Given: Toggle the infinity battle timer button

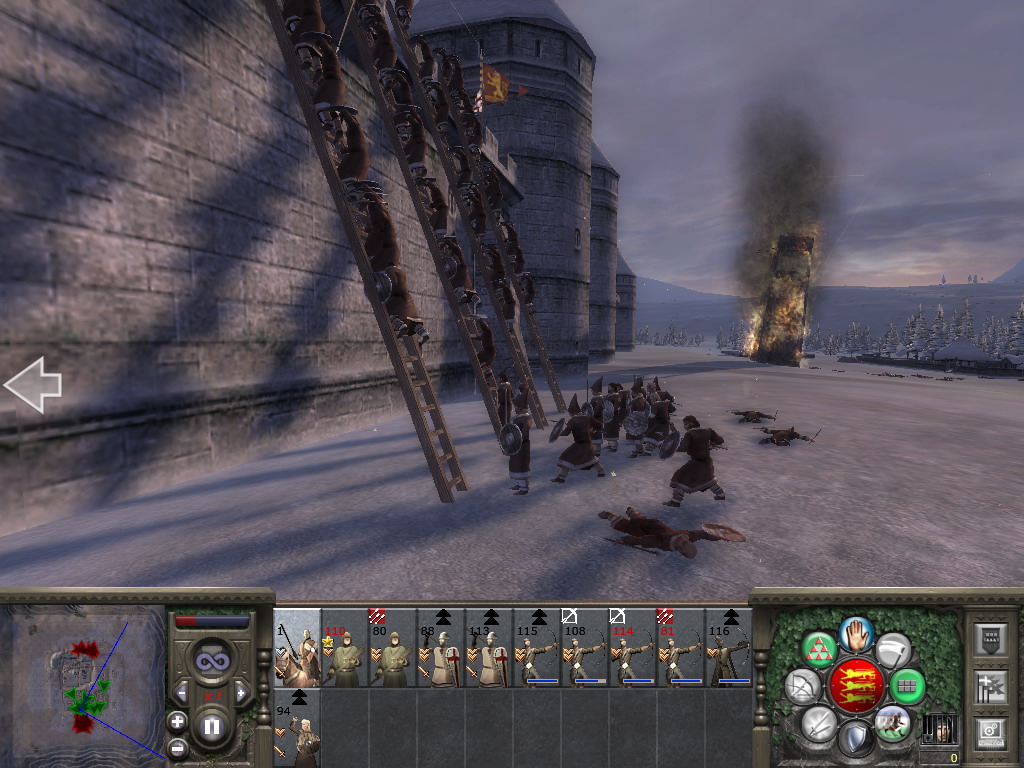Looking at the screenshot, I should 211,661.
